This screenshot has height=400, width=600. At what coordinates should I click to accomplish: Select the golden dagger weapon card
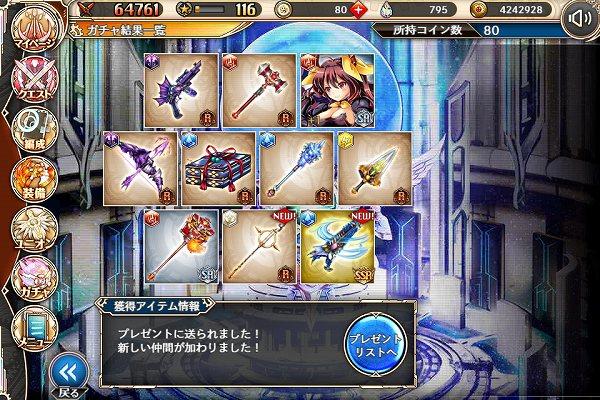click(x=376, y=167)
